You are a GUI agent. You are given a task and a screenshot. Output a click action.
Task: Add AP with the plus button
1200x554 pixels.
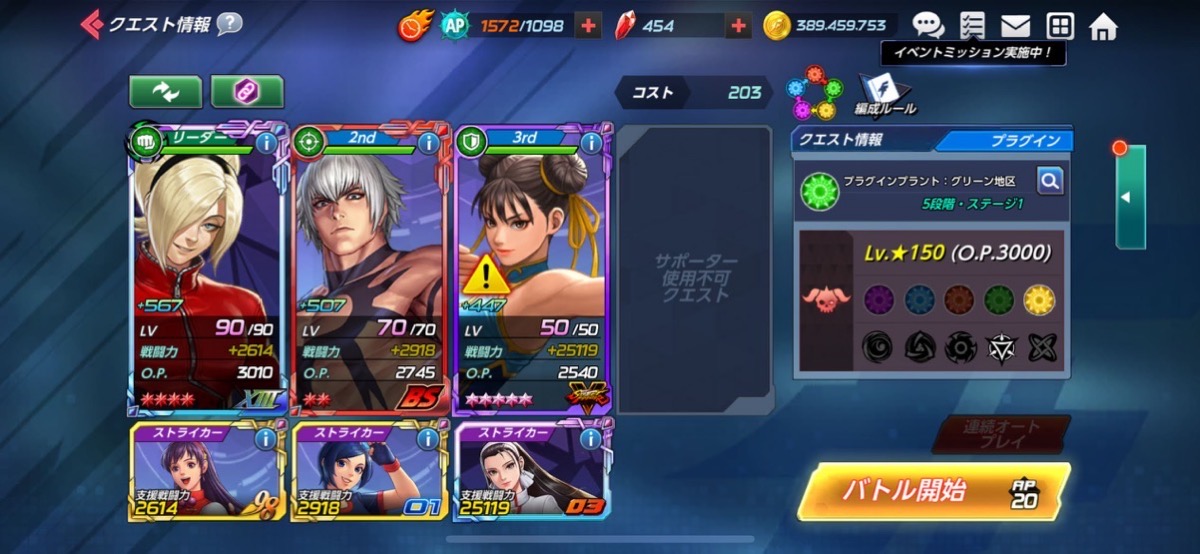click(588, 26)
